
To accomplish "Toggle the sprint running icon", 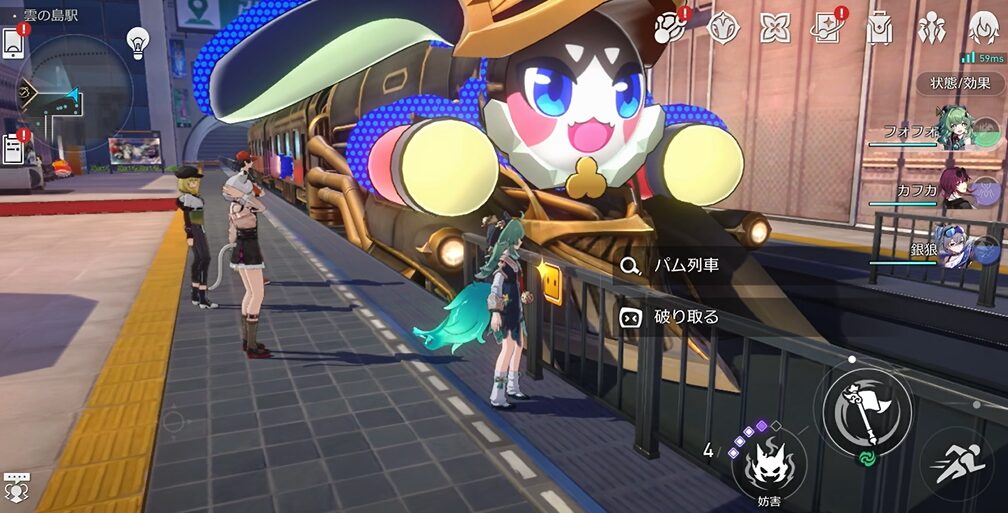I will pyautogui.click(x=956, y=463).
